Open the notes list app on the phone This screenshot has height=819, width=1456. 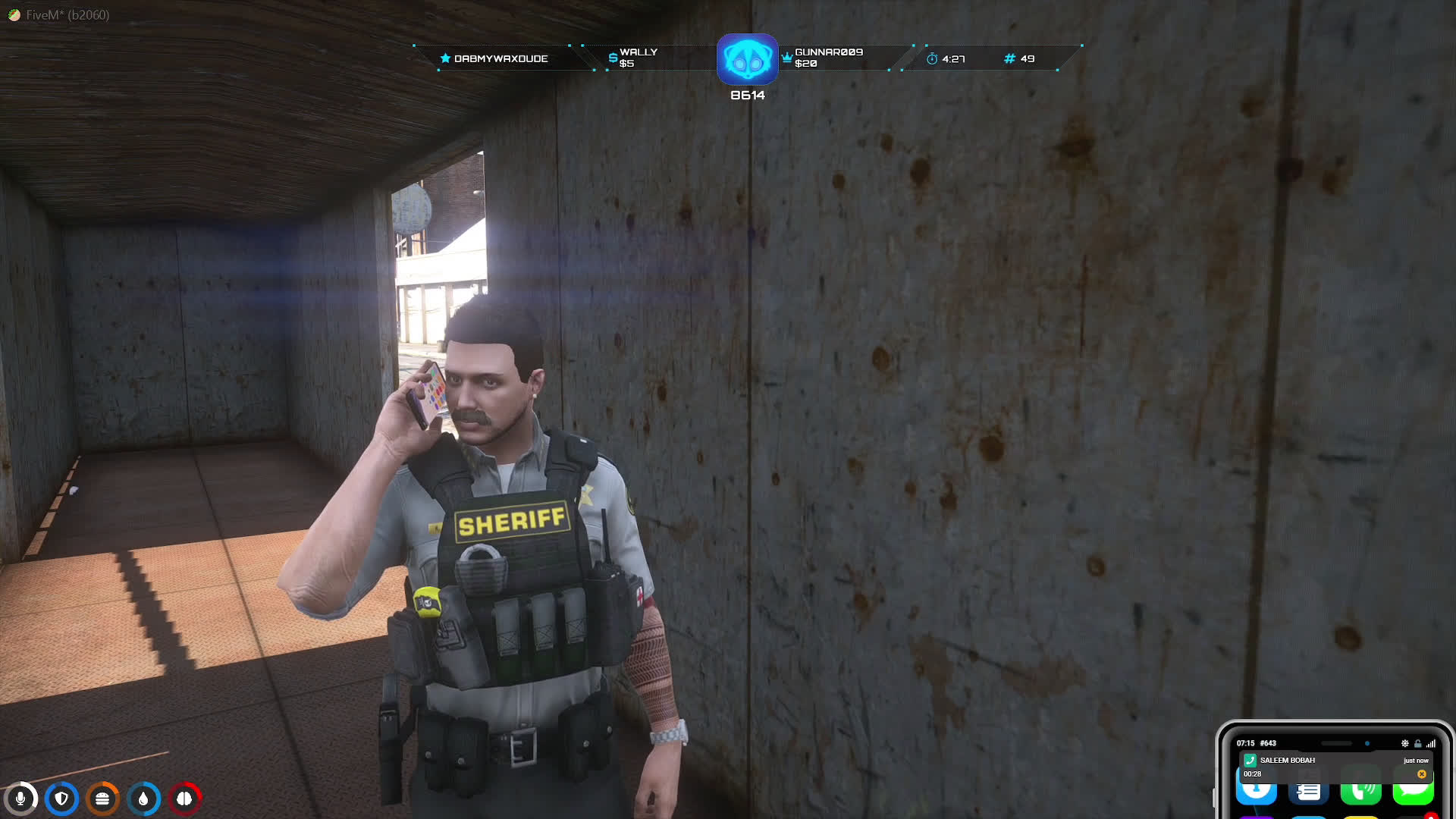(x=1309, y=793)
